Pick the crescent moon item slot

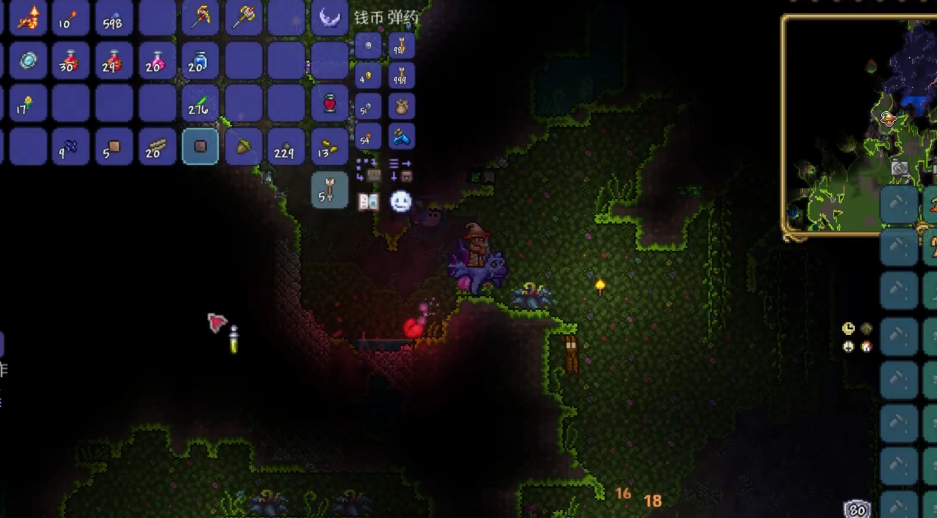[329, 17]
